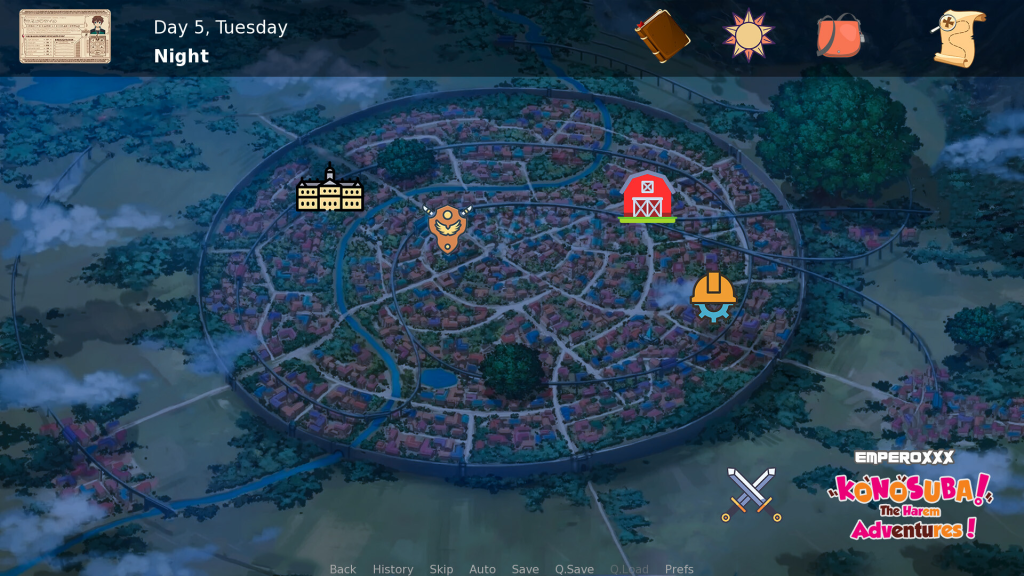Image resolution: width=1024 pixels, height=576 pixels.
Task: Go Back in the quick menu
Action: [343, 569]
